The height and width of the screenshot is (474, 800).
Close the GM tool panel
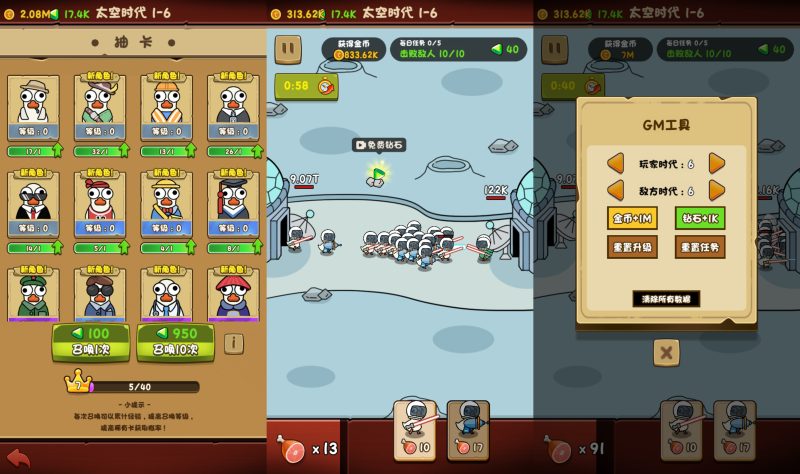tap(666, 352)
